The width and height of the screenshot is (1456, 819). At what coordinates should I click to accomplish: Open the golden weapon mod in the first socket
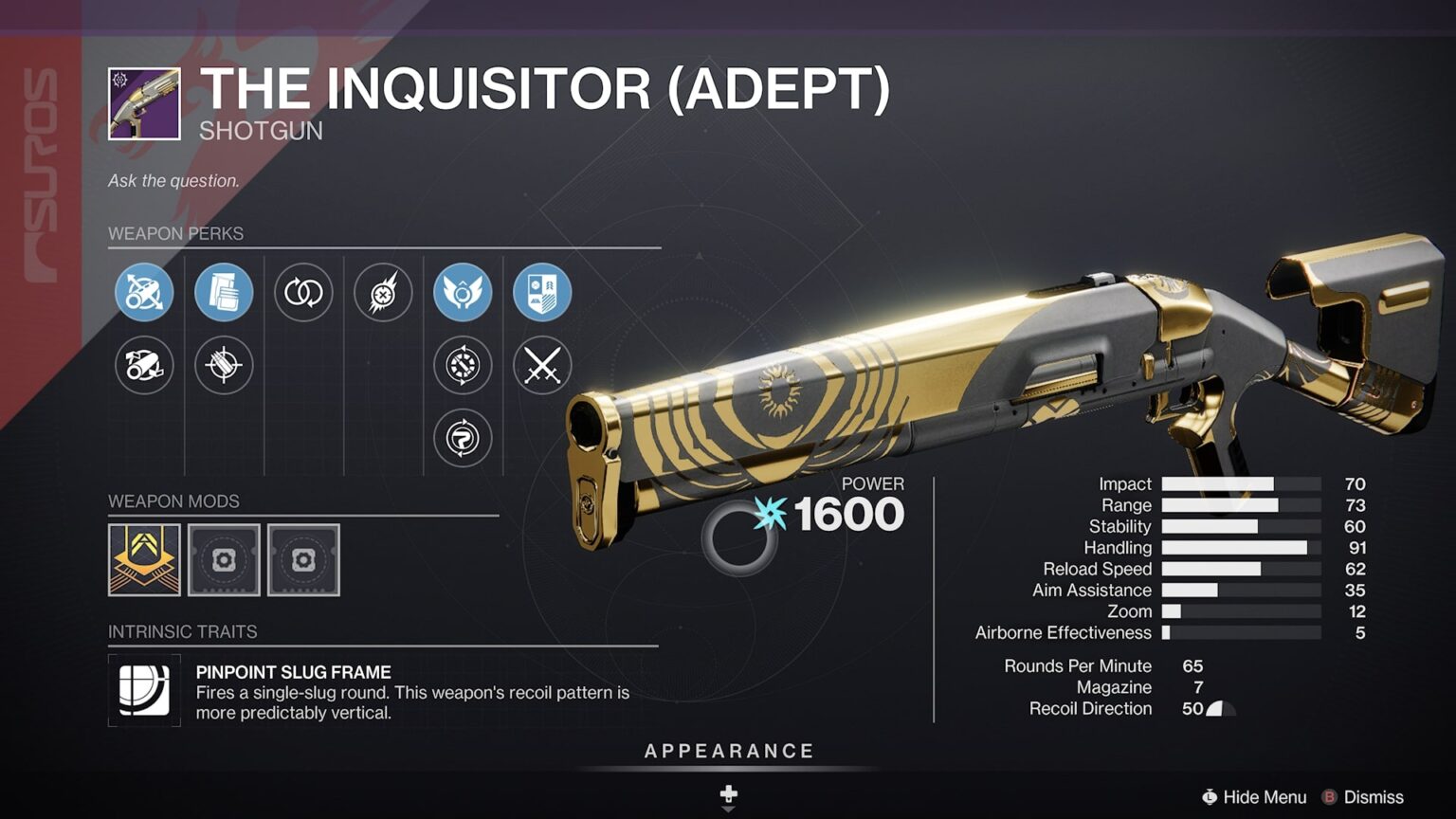coord(144,560)
